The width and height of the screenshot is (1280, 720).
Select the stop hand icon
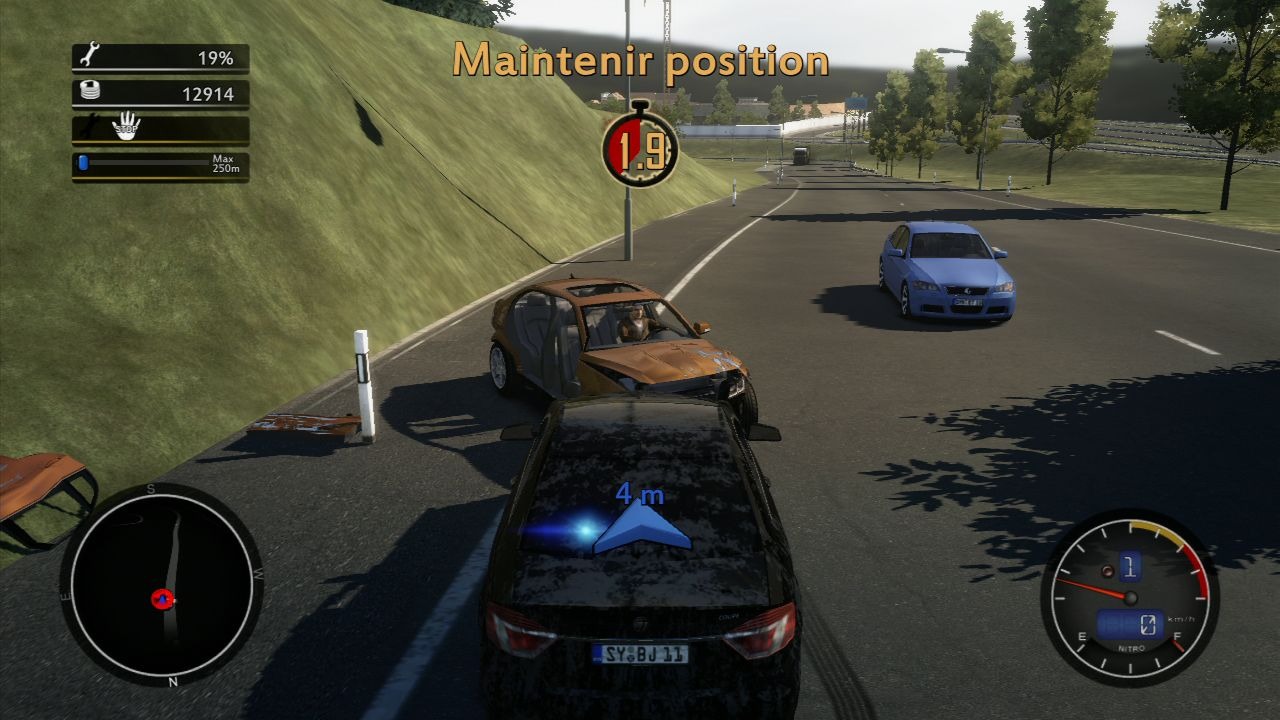[126, 128]
